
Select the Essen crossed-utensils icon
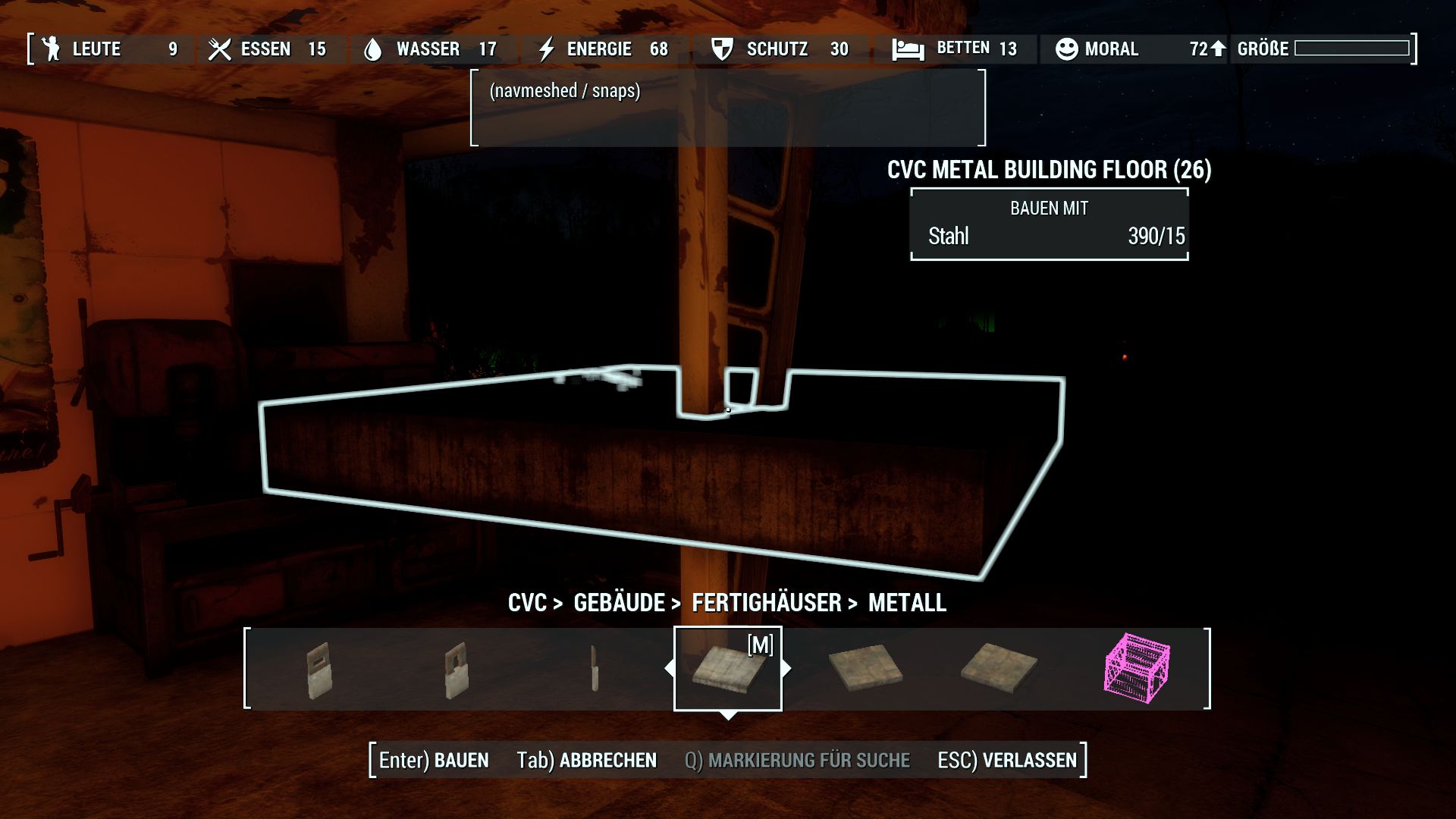219,49
